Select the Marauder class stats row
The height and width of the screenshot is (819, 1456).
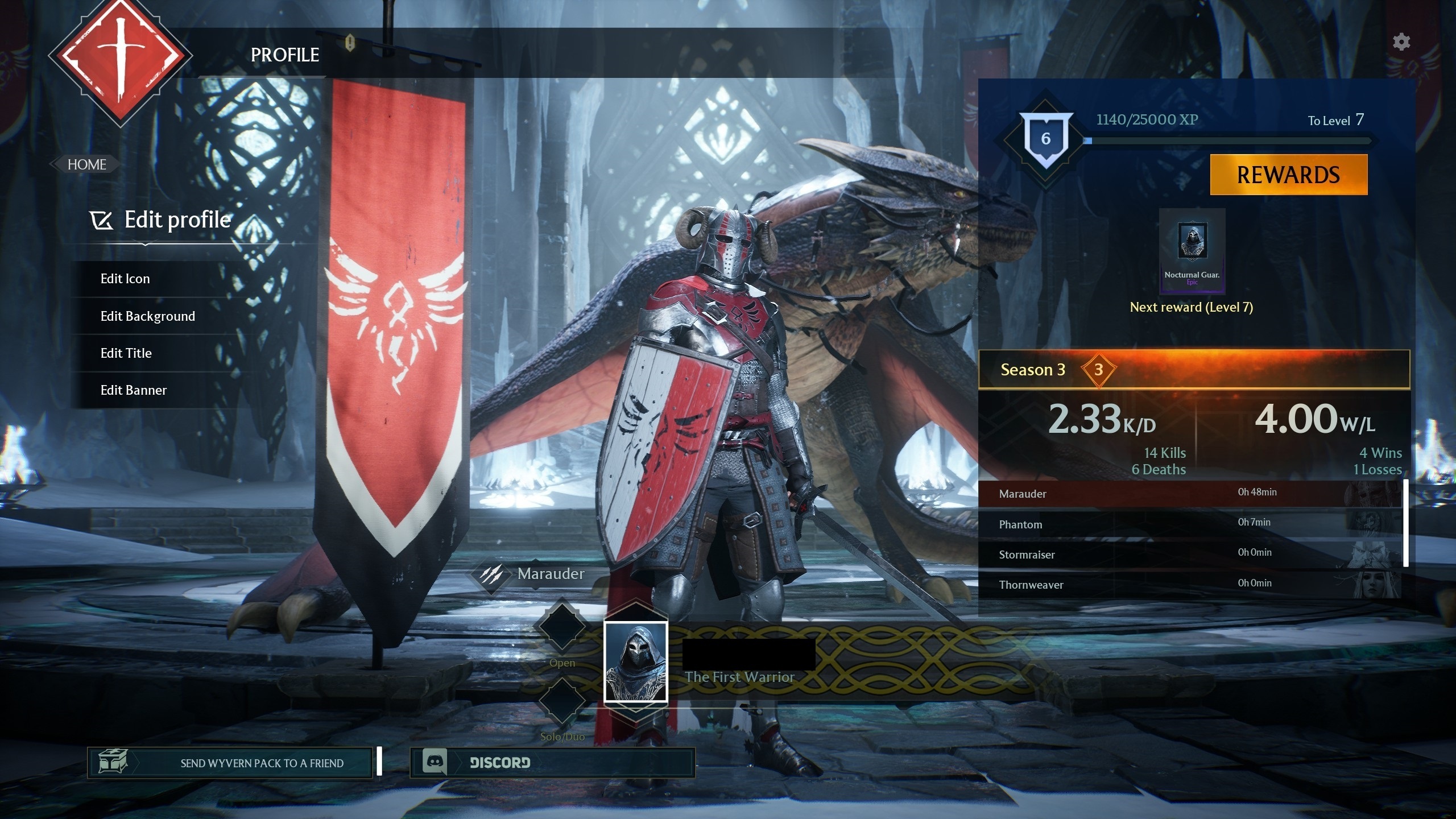coord(1189,493)
